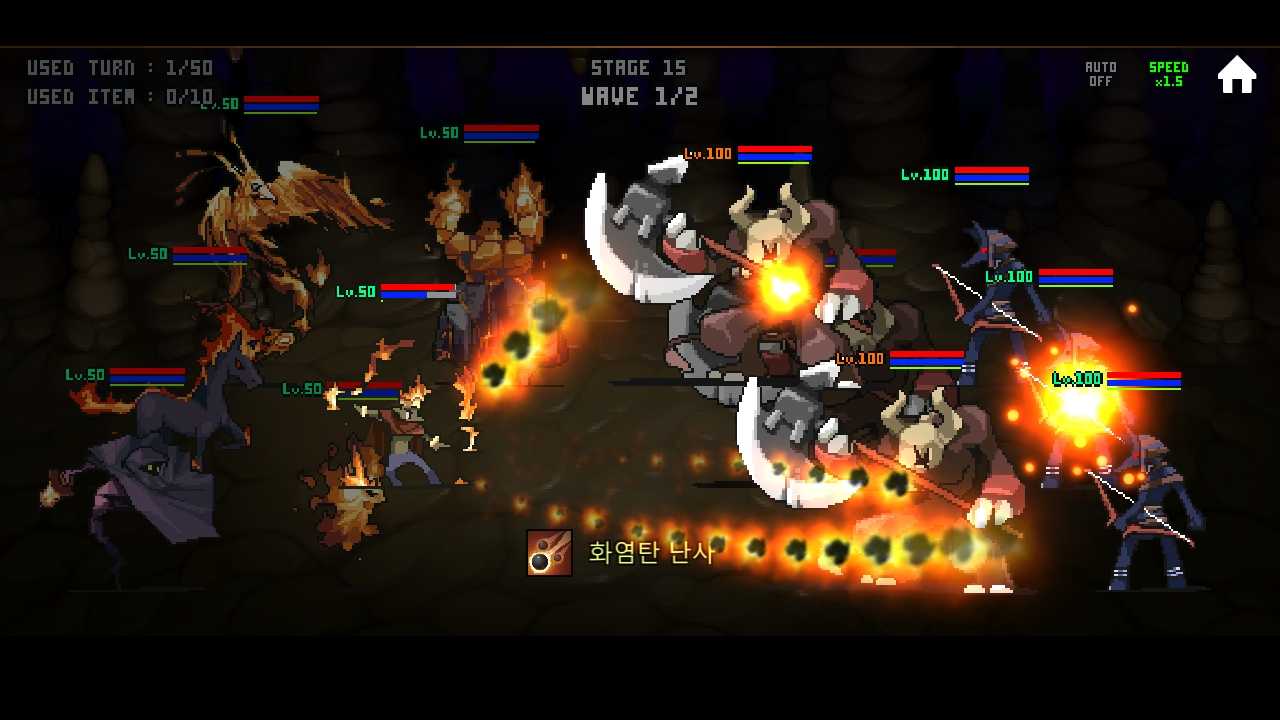Click the glowing Lv.100 archer label
Screen dimensions: 1280x720
click(x=1076, y=379)
